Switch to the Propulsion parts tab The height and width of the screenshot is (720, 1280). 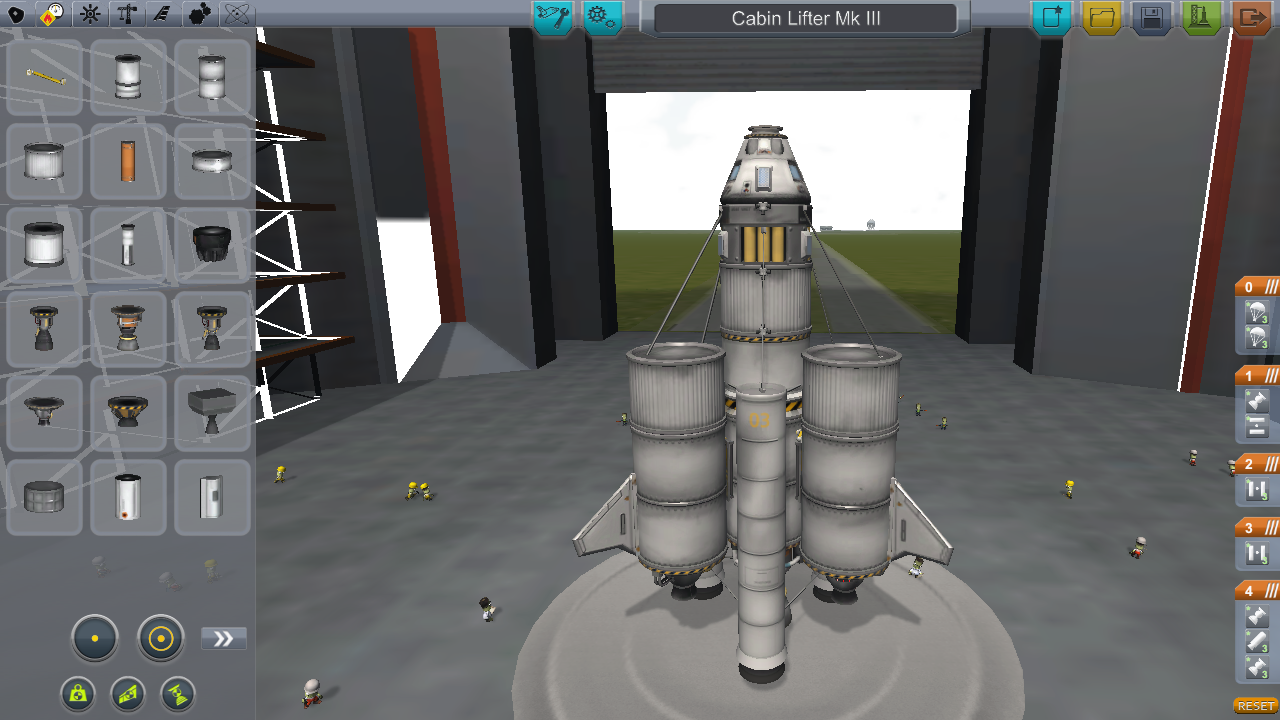[x=51, y=15]
